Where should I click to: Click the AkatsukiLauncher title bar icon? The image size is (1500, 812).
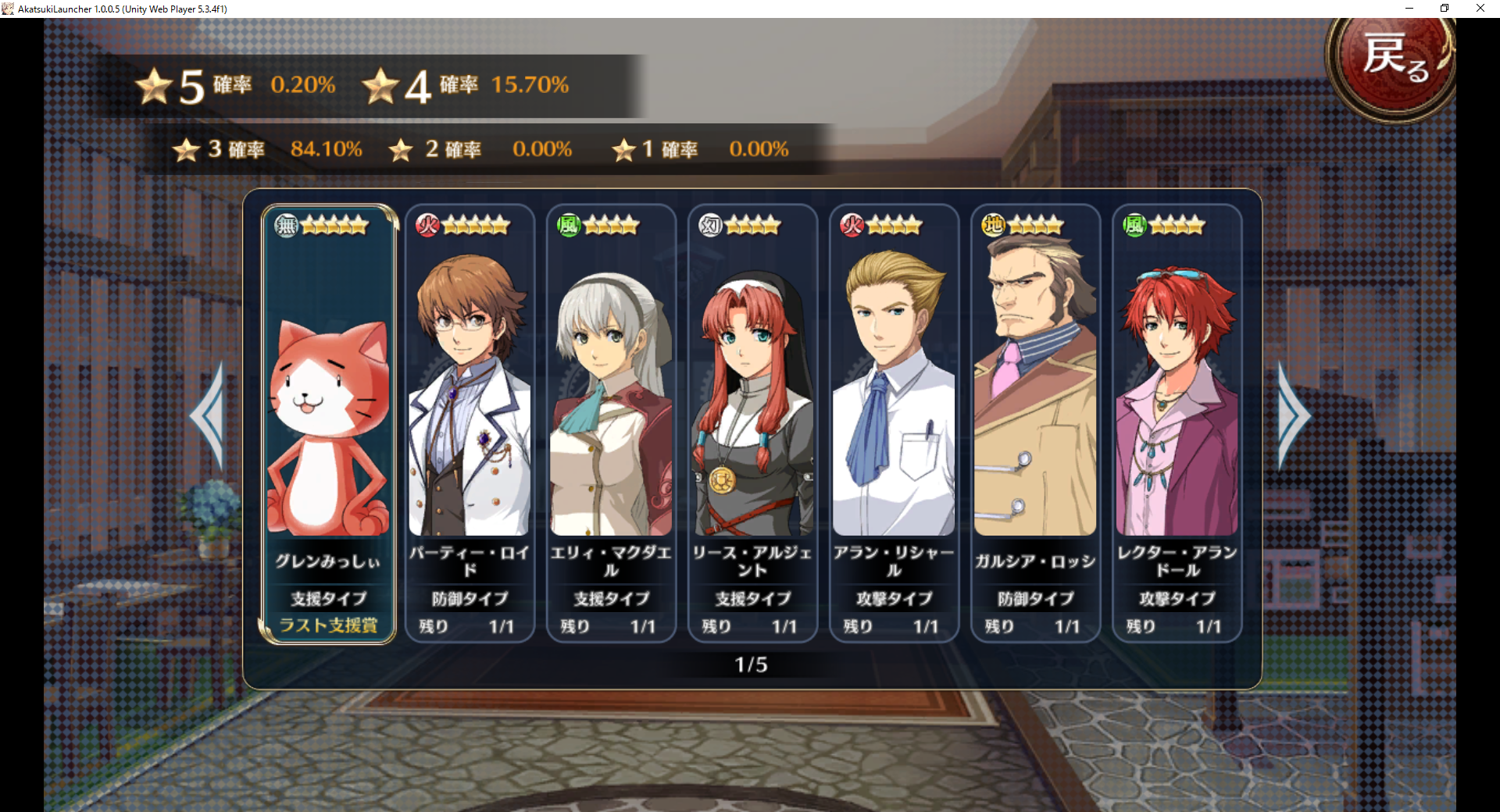point(8,8)
